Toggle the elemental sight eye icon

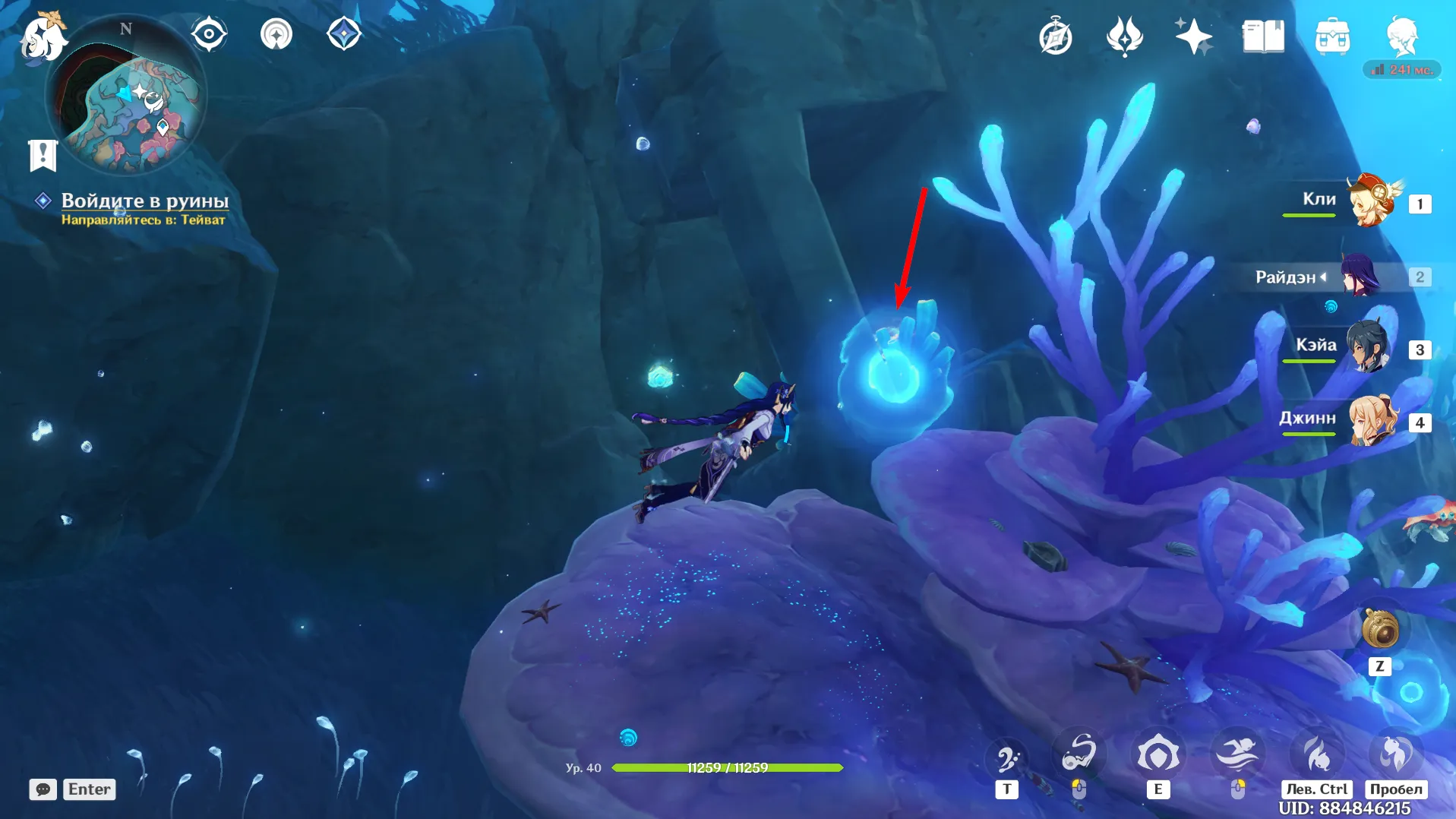point(209,34)
